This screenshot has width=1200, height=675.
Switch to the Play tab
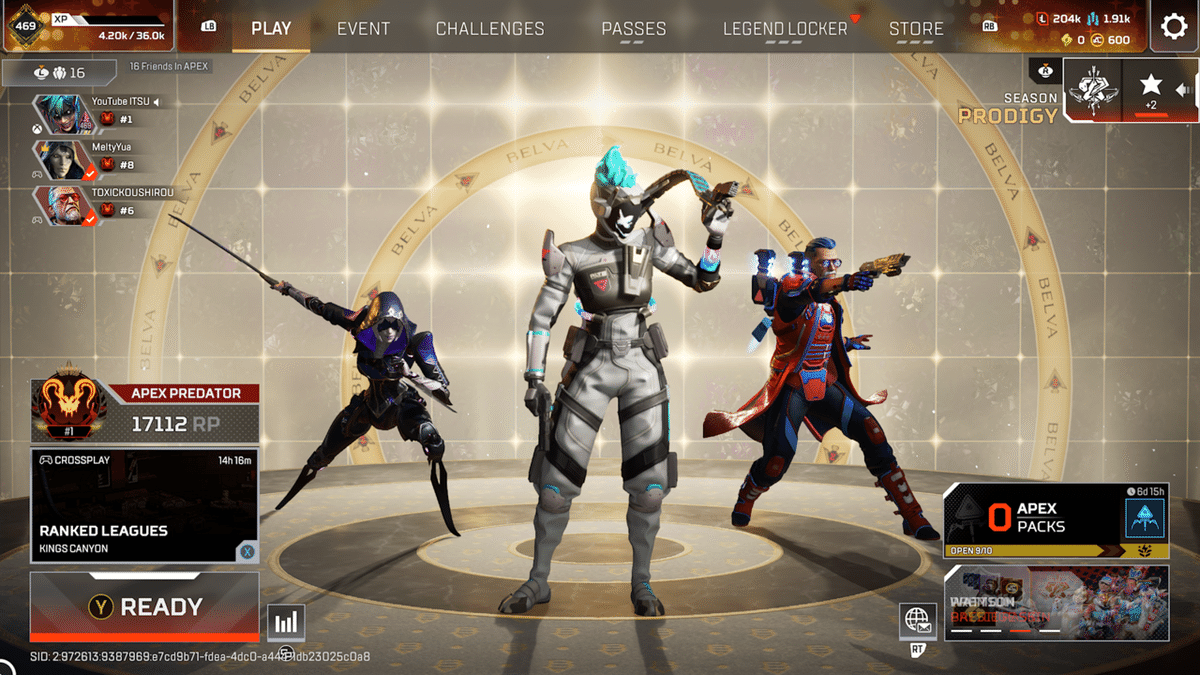coord(271,28)
